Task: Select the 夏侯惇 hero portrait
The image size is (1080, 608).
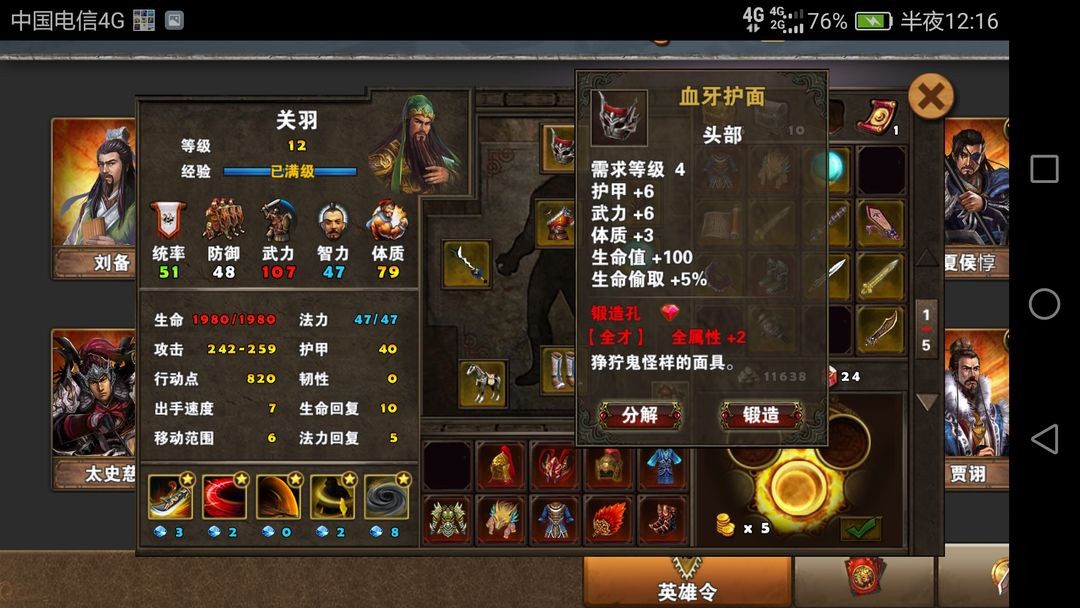Action: pyautogui.click(x=975, y=195)
